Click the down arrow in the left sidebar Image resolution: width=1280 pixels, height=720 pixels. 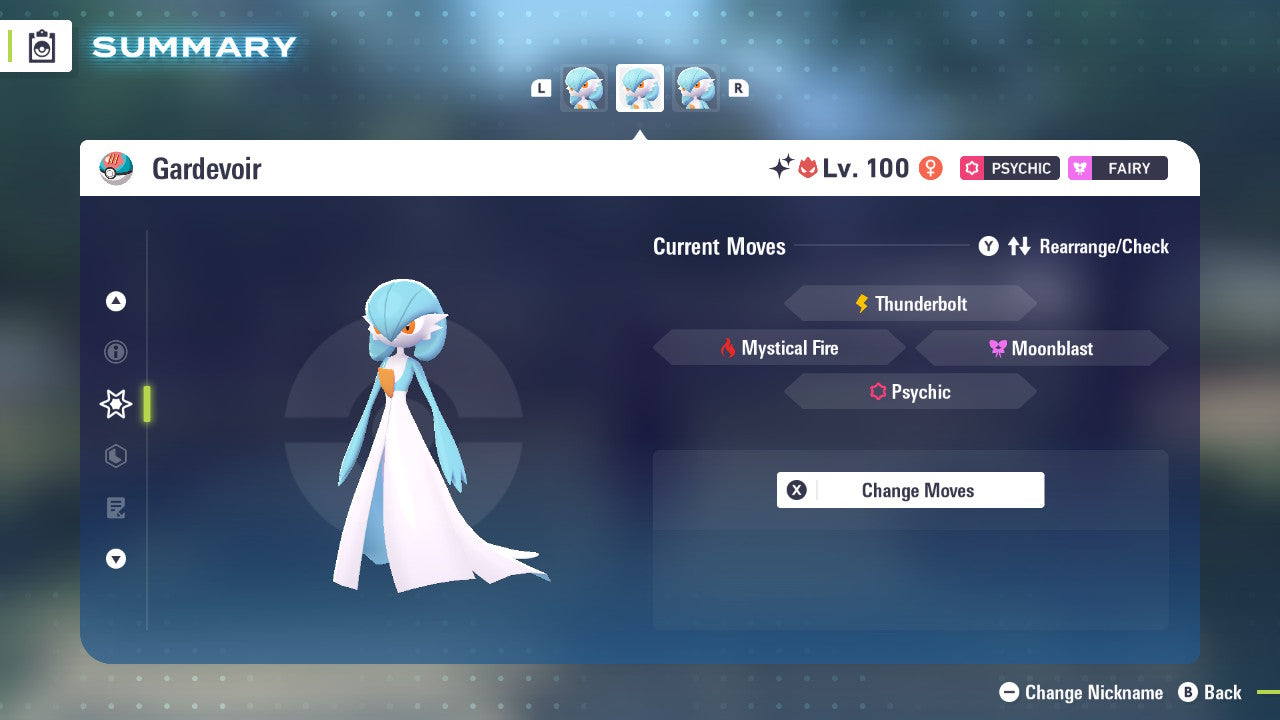tap(115, 559)
